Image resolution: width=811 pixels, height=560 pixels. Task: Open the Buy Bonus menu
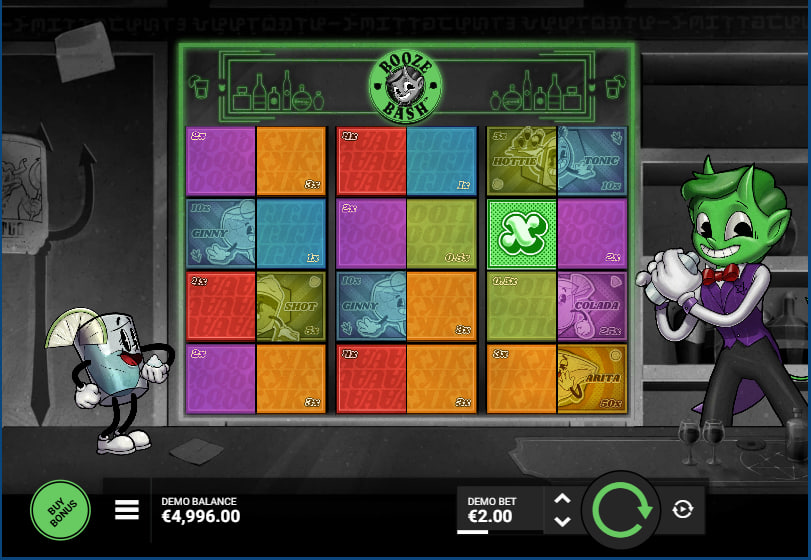60,510
